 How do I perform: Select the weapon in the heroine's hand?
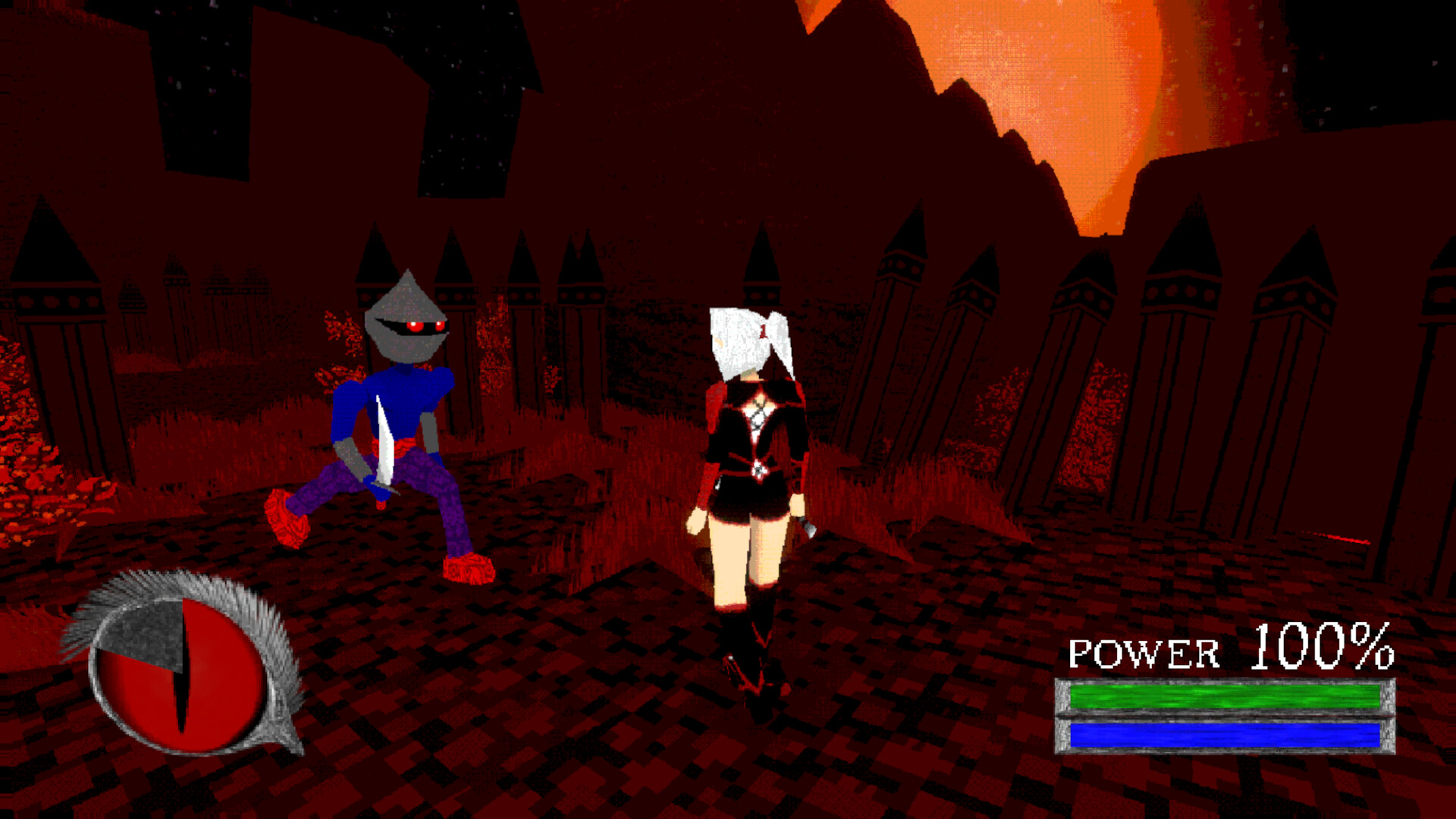pos(808,527)
